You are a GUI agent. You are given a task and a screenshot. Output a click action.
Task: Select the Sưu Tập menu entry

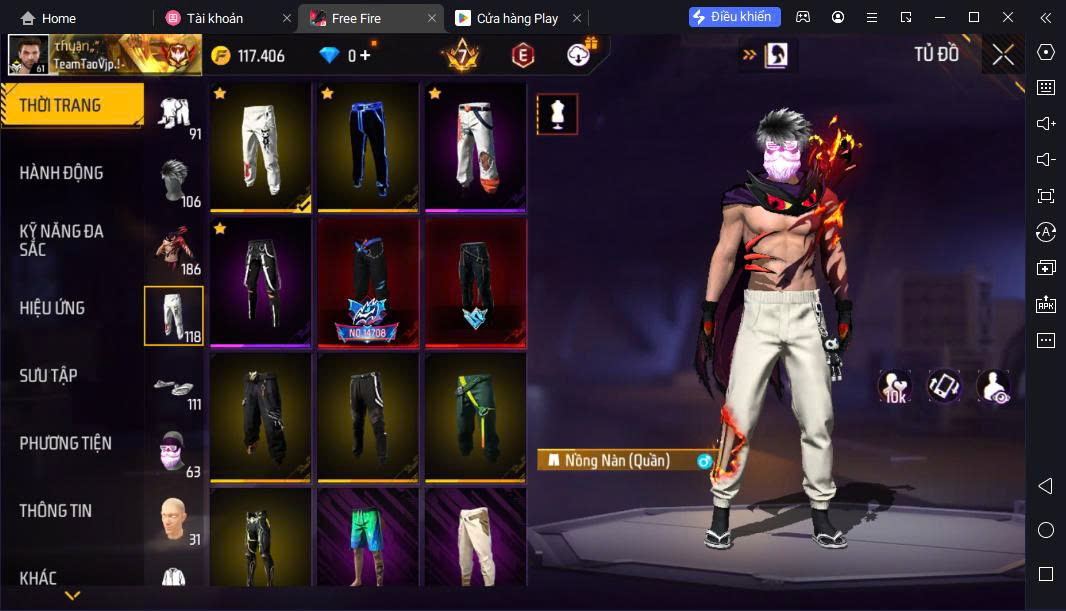[48, 376]
